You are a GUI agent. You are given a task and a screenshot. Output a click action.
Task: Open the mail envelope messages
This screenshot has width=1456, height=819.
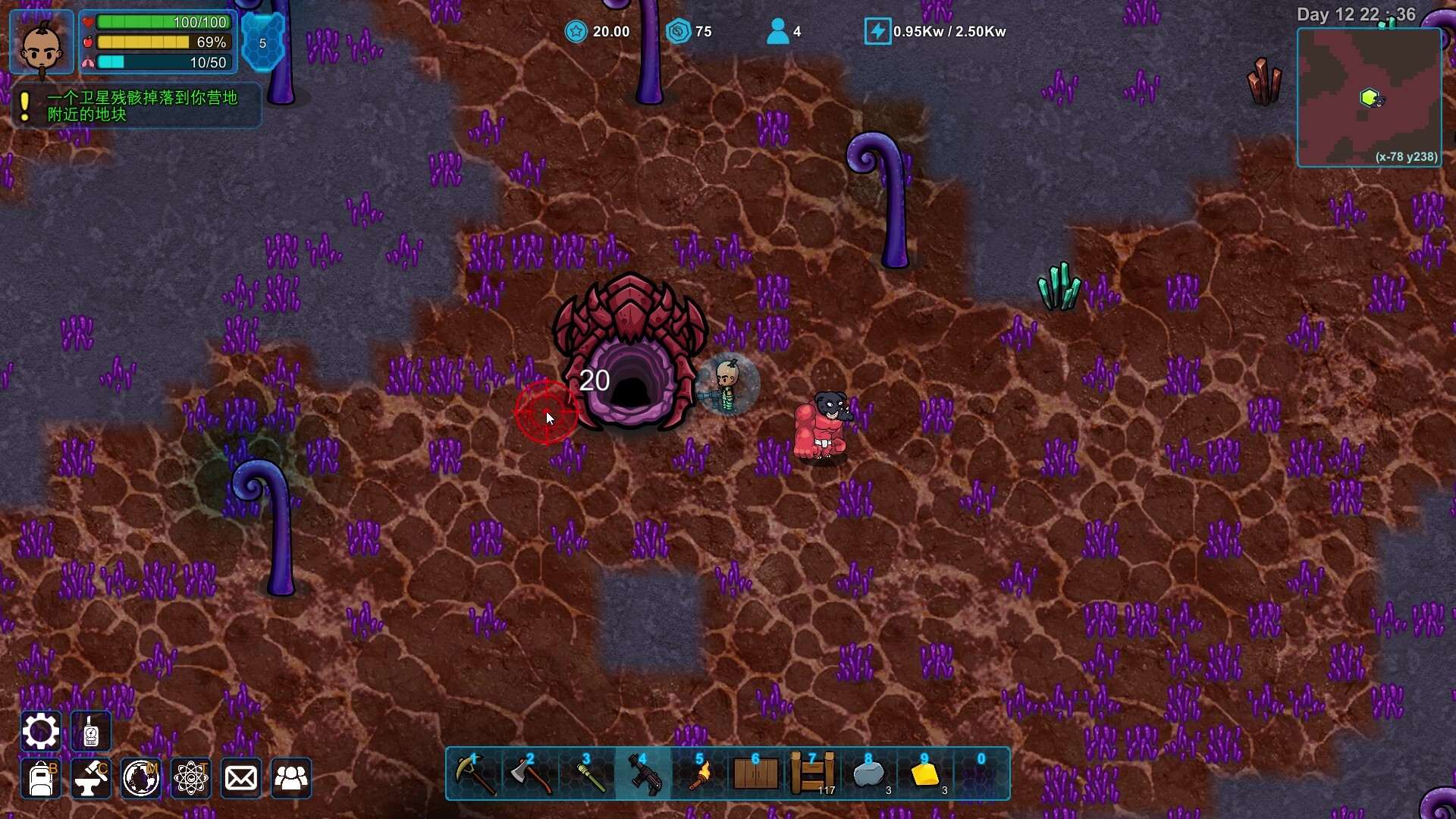(x=241, y=779)
